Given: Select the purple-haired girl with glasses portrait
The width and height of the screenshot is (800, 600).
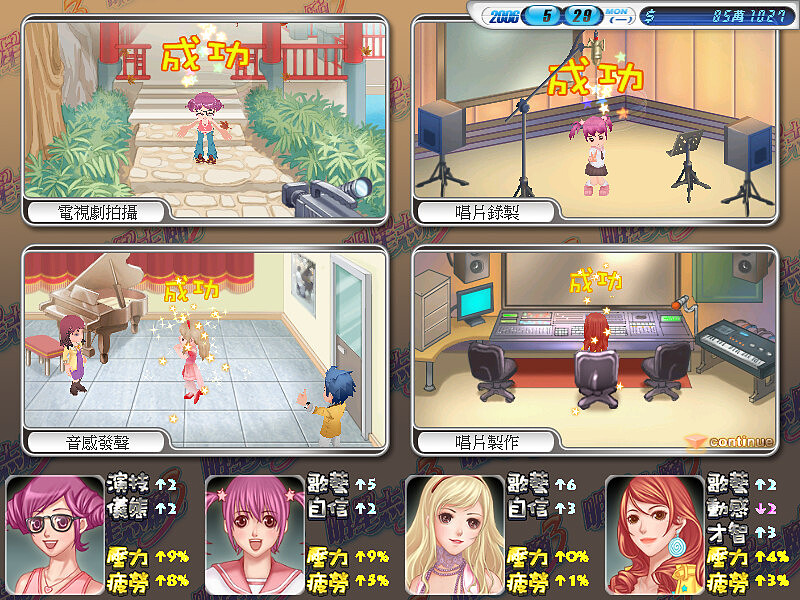Looking at the screenshot, I should 54,535.
